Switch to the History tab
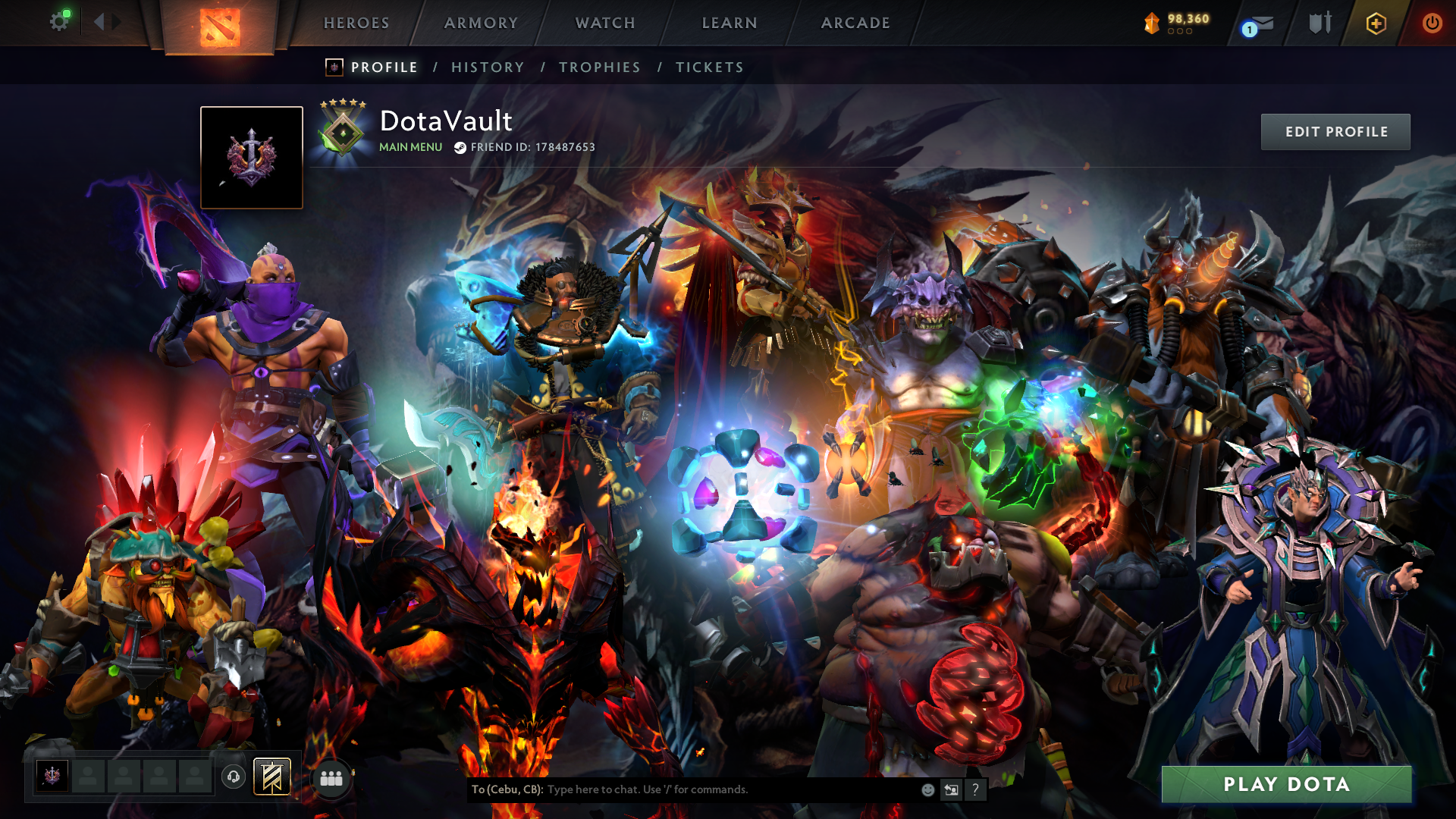Image resolution: width=1456 pixels, height=819 pixels. [x=488, y=67]
